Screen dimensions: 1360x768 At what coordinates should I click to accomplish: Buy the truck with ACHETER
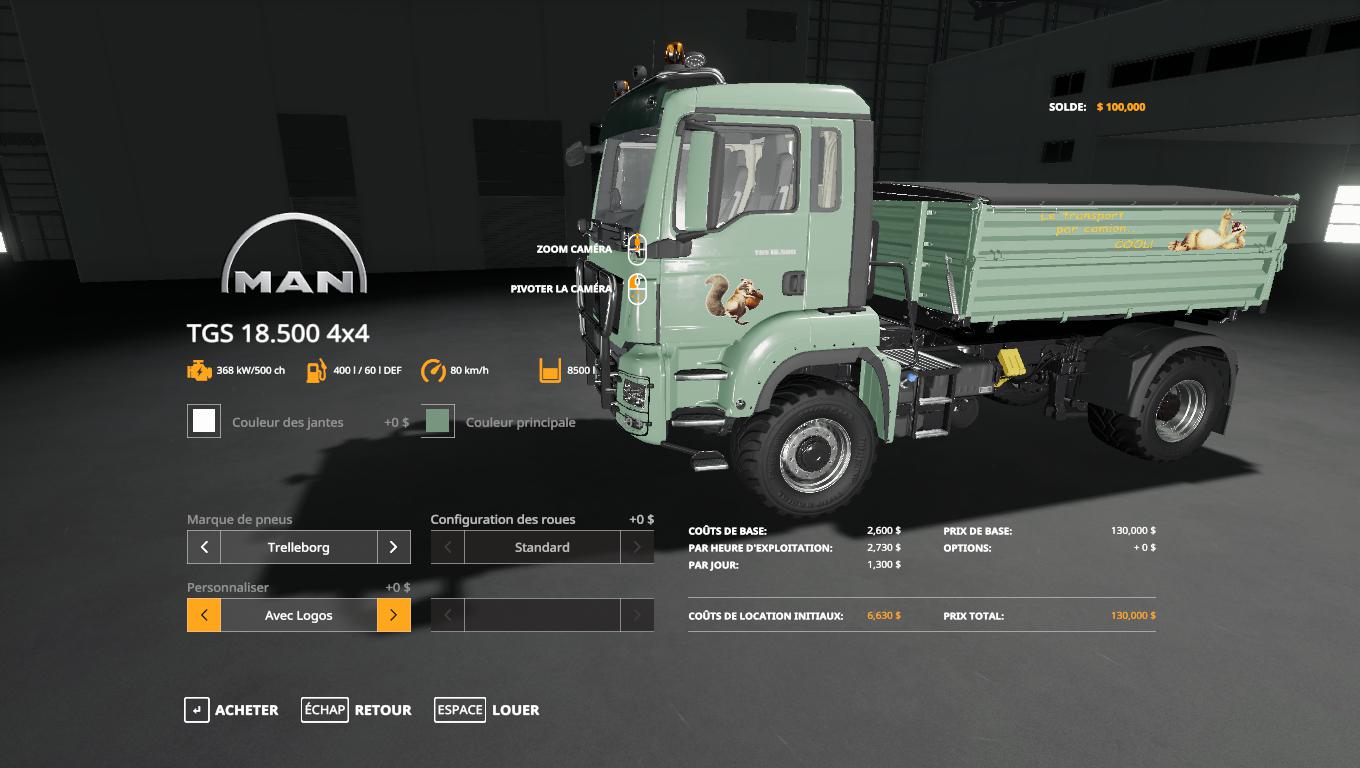(232, 710)
